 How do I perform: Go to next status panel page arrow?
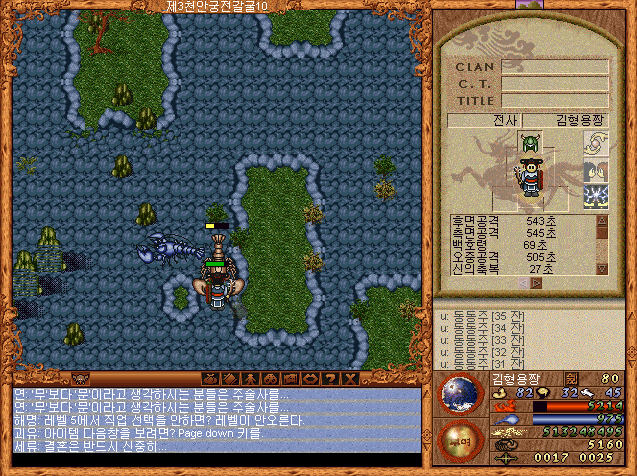point(535,283)
